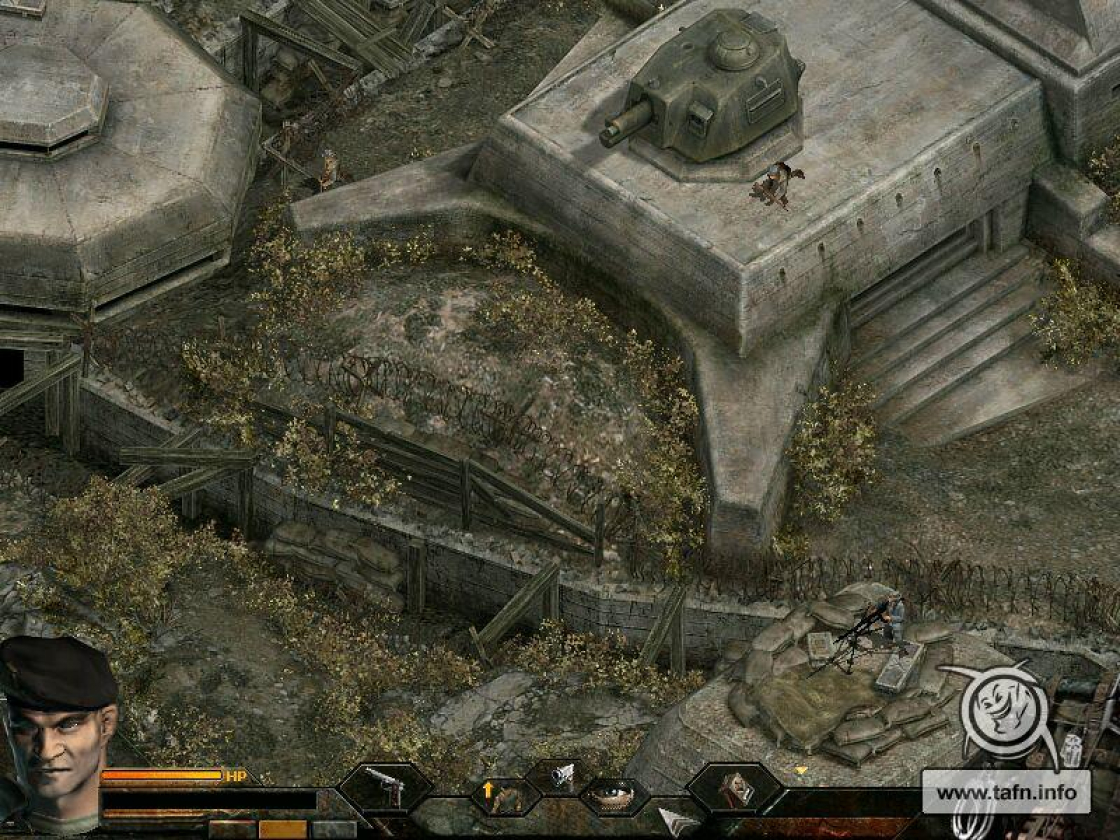Equip the pistol weapon slot
The width and height of the screenshot is (1120, 840).
pos(385,787)
